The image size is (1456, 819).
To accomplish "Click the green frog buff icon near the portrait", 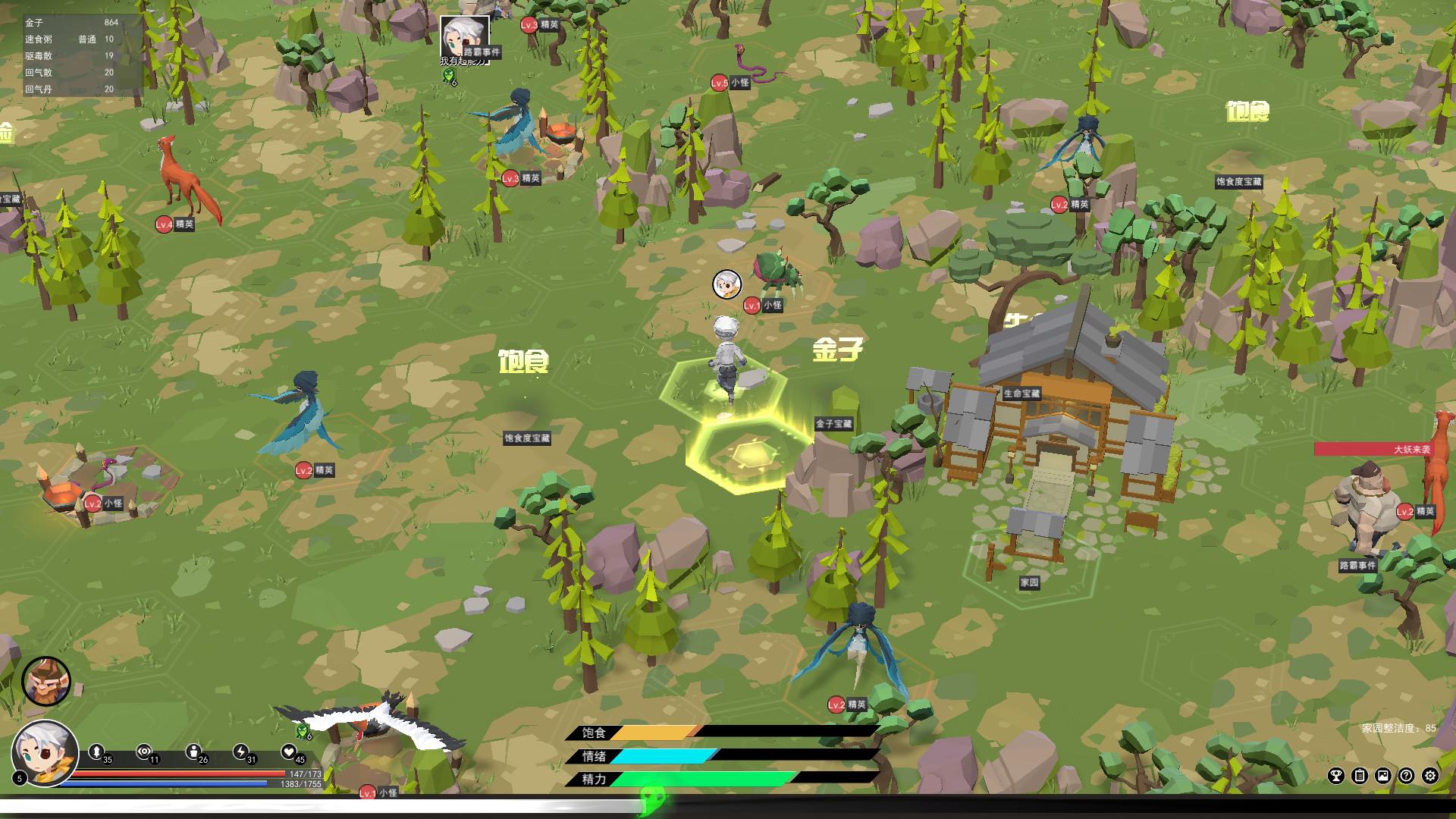I will (x=302, y=733).
